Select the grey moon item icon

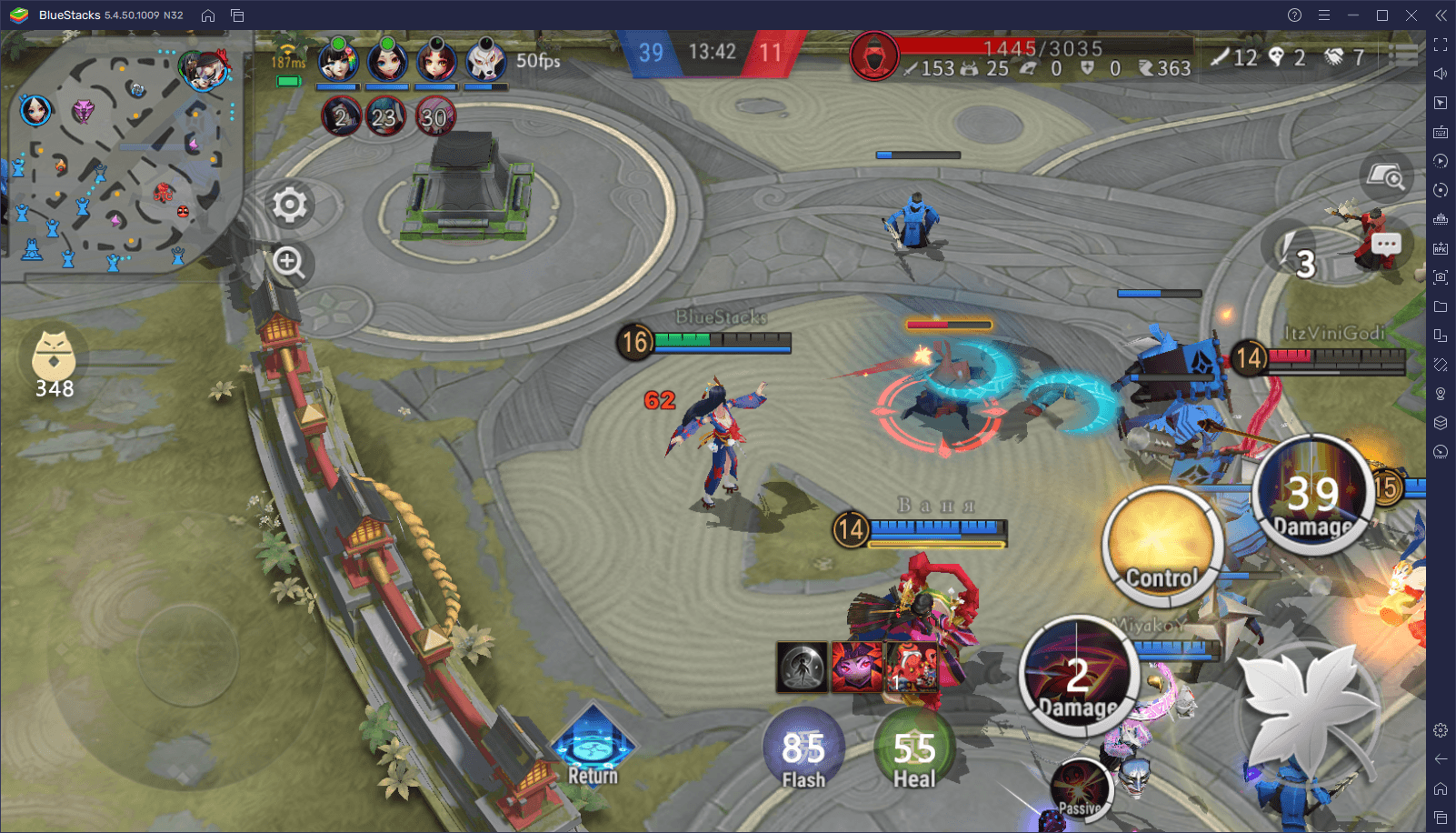[x=802, y=667]
